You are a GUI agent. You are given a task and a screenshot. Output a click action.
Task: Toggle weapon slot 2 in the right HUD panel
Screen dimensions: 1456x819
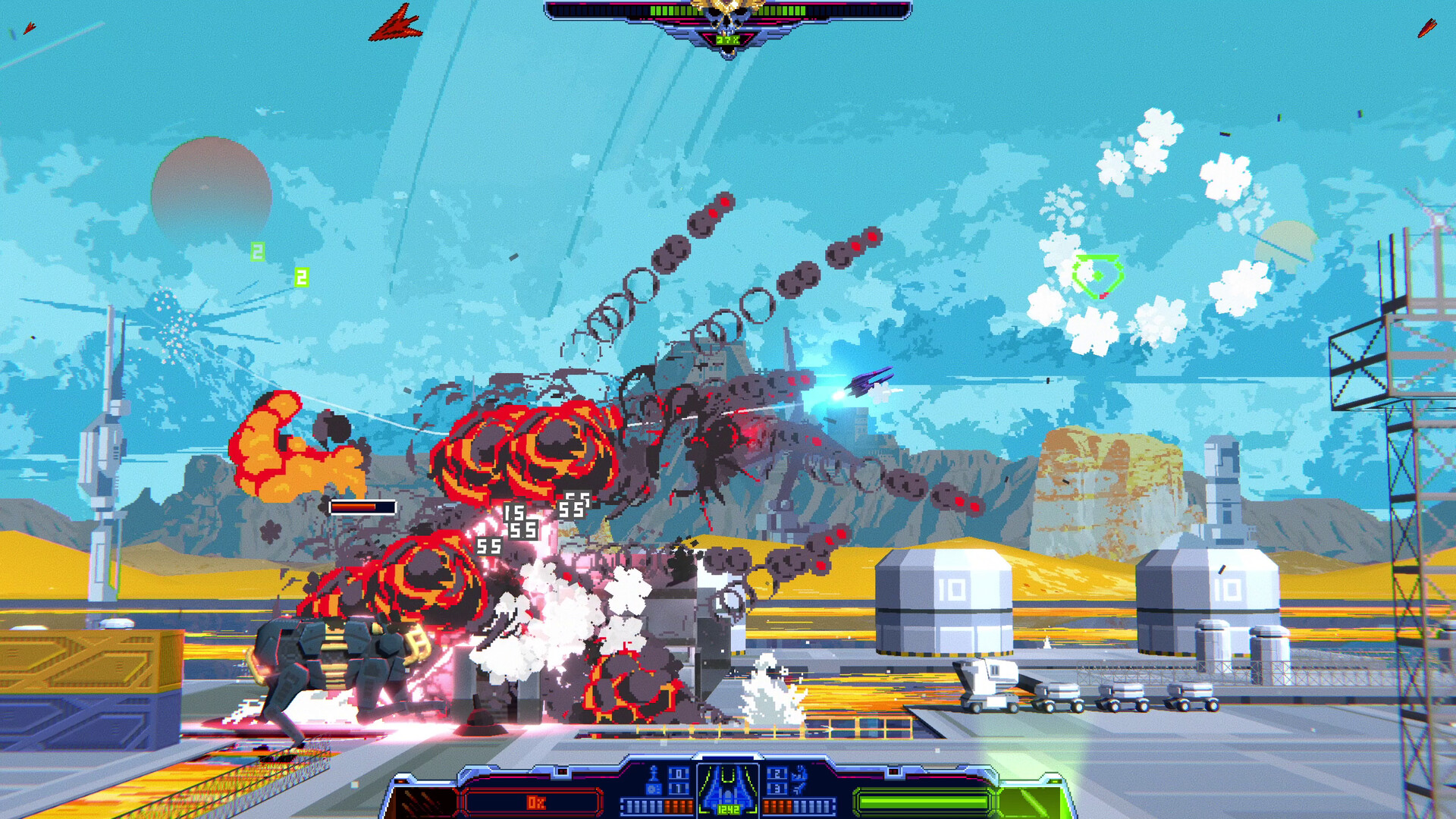coord(777,774)
